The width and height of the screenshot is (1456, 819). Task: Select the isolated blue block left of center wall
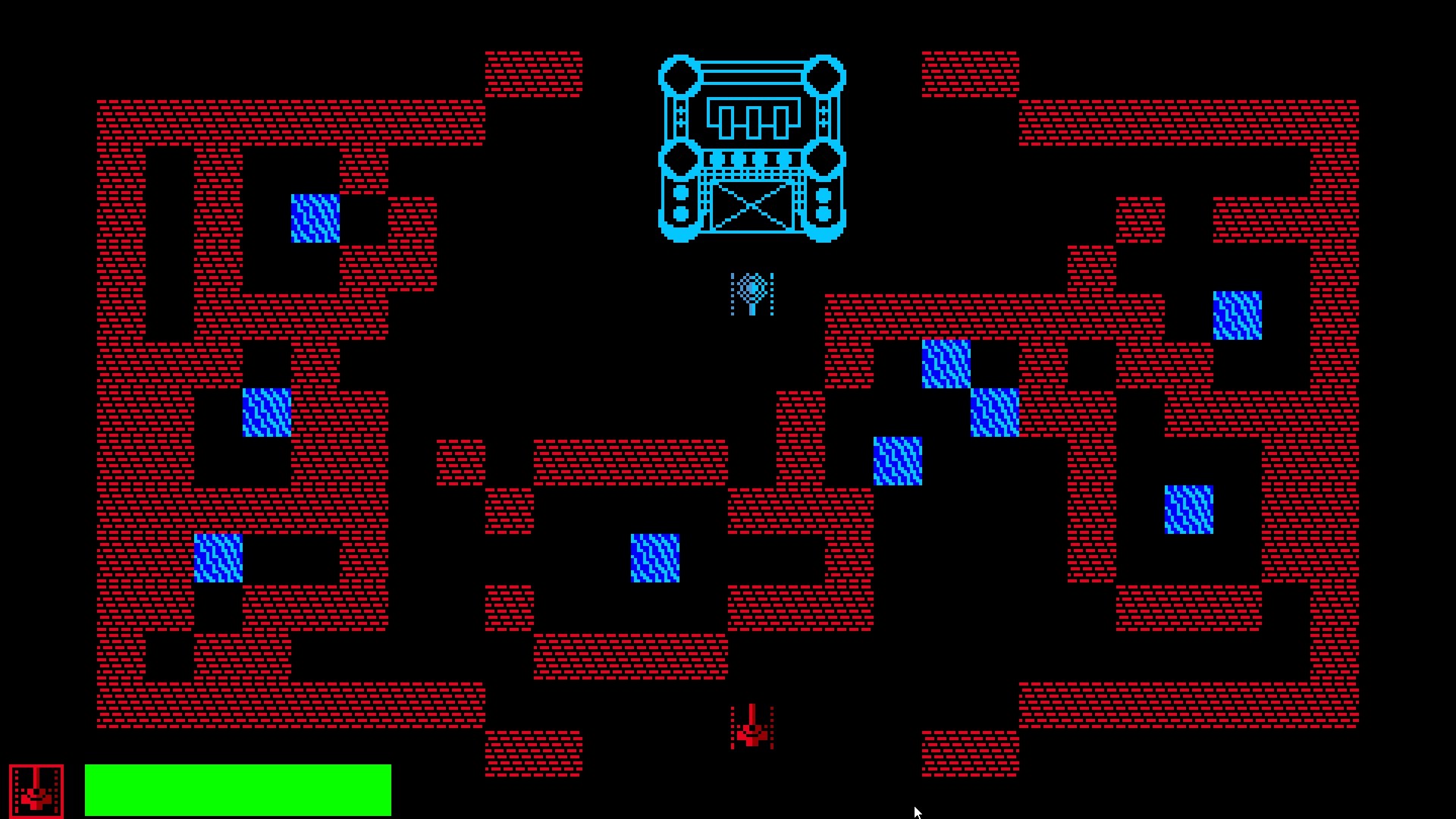[x=265, y=413]
